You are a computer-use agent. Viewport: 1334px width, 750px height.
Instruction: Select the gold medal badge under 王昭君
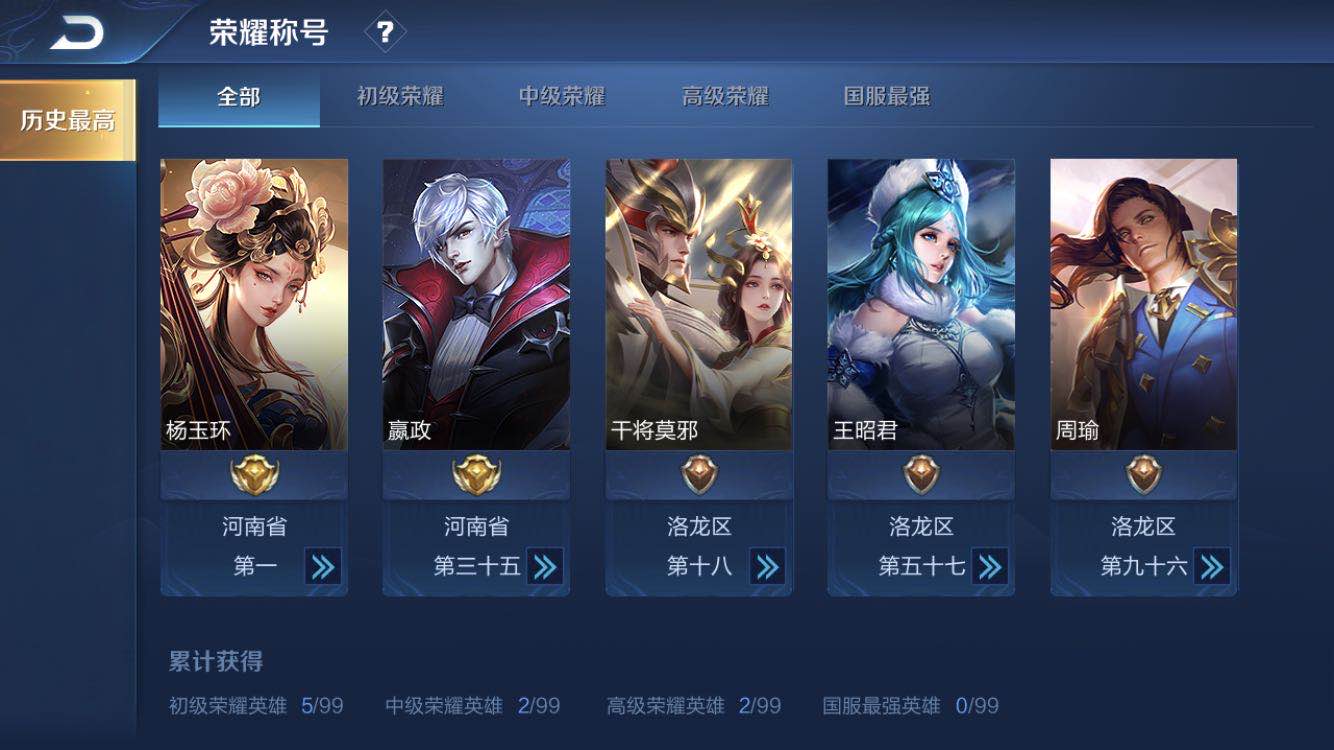(x=919, y=474)
